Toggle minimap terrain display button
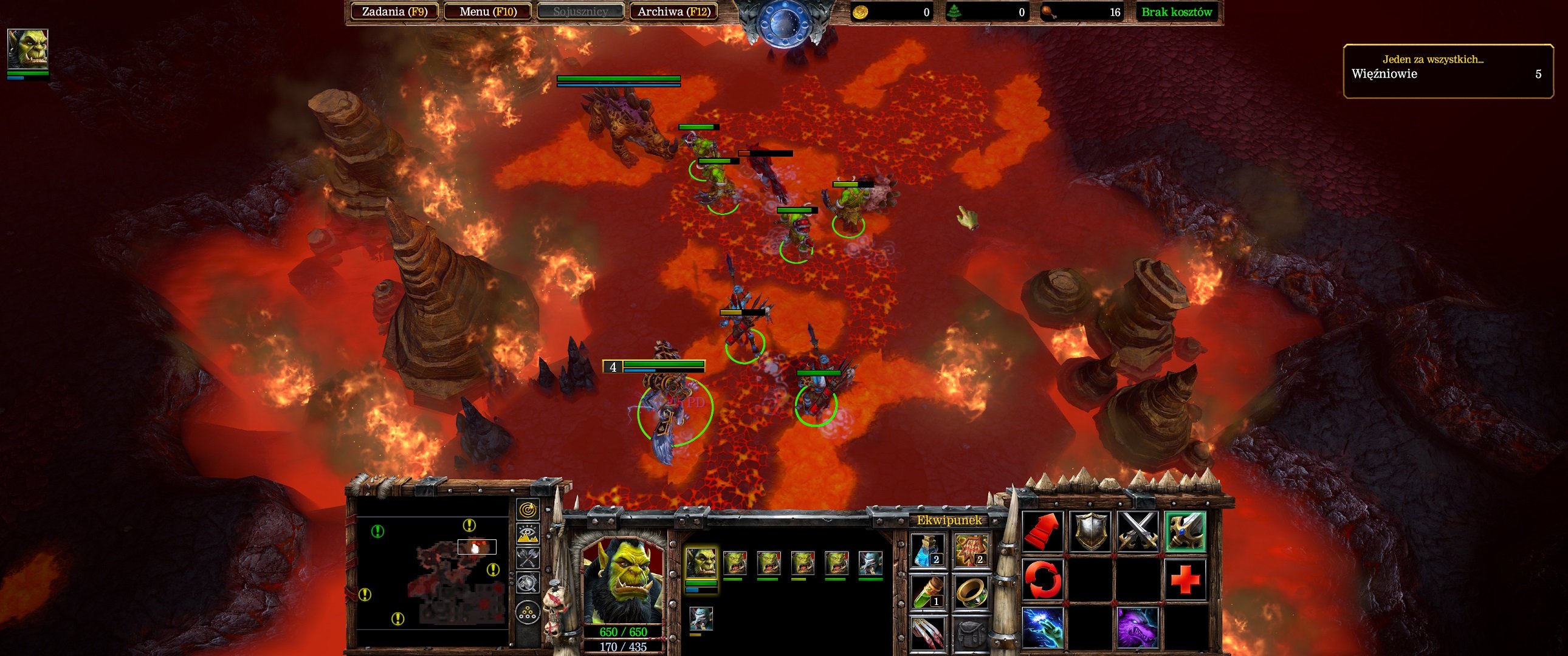 527,534
